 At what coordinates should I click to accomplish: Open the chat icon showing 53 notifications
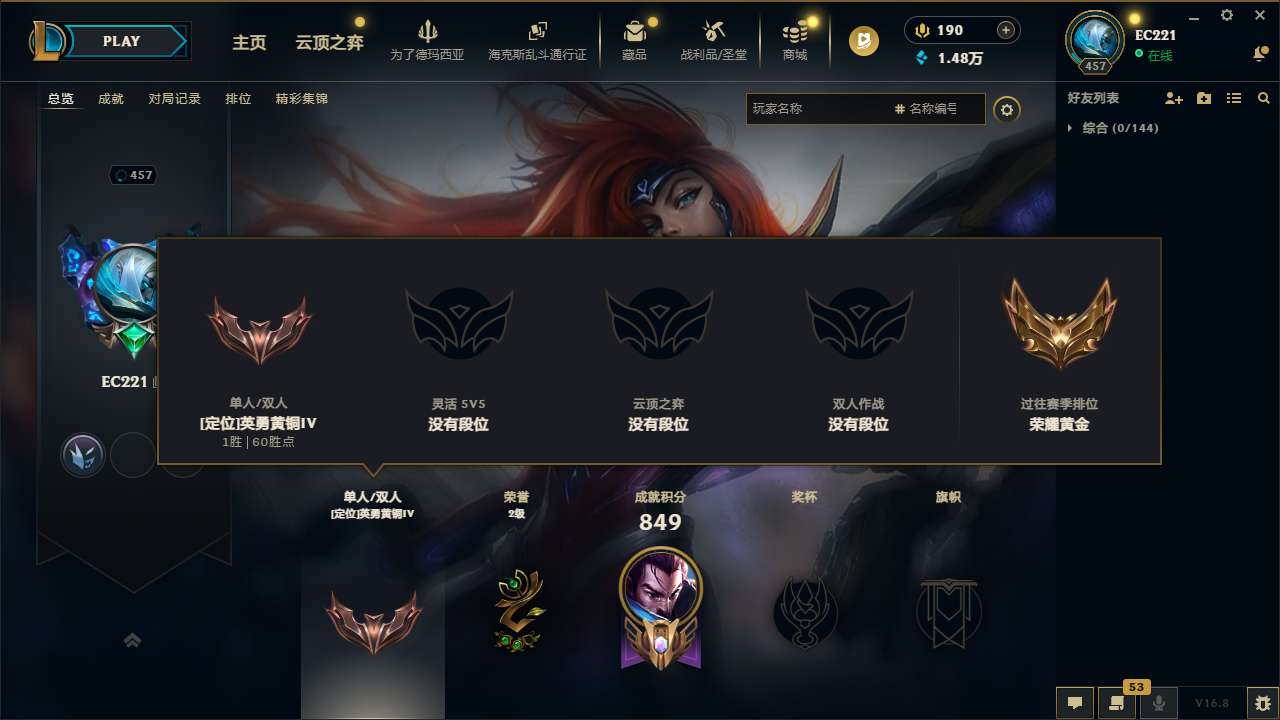click(1117, 702)
